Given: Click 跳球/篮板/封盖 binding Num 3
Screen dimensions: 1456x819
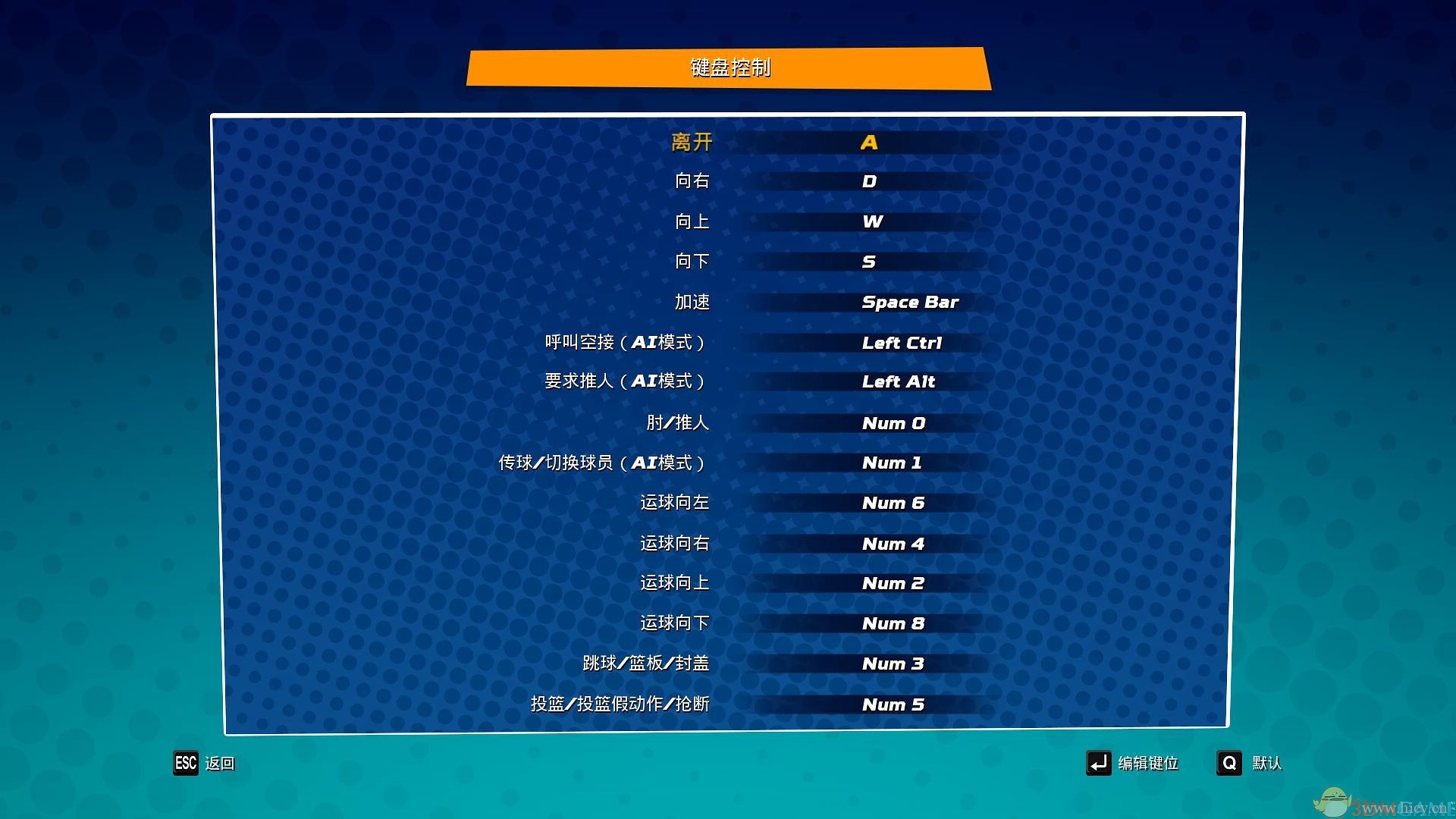Looking at the screenshot, I should pos(893,664).
